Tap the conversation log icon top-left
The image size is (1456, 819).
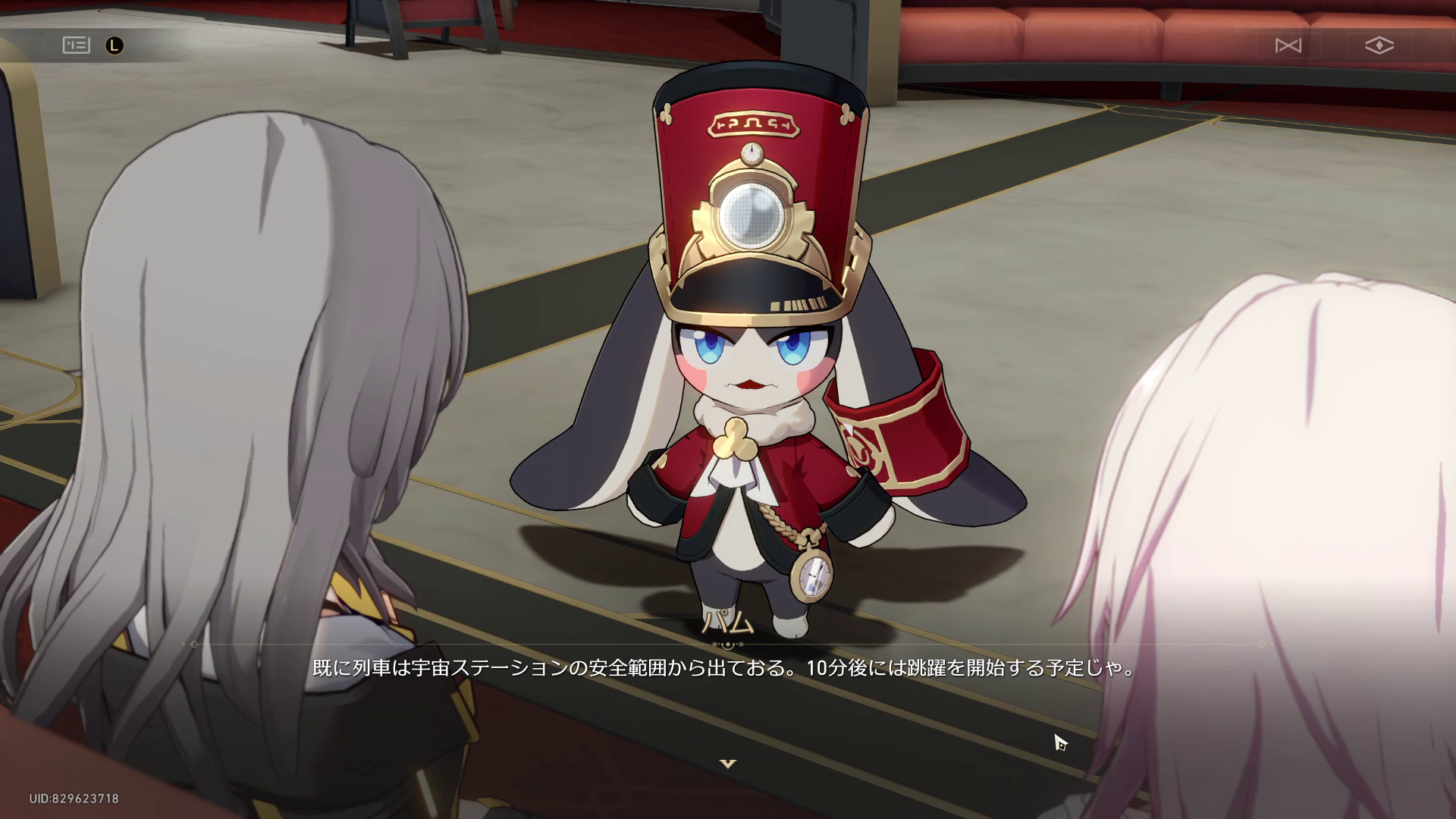[76, 45]
